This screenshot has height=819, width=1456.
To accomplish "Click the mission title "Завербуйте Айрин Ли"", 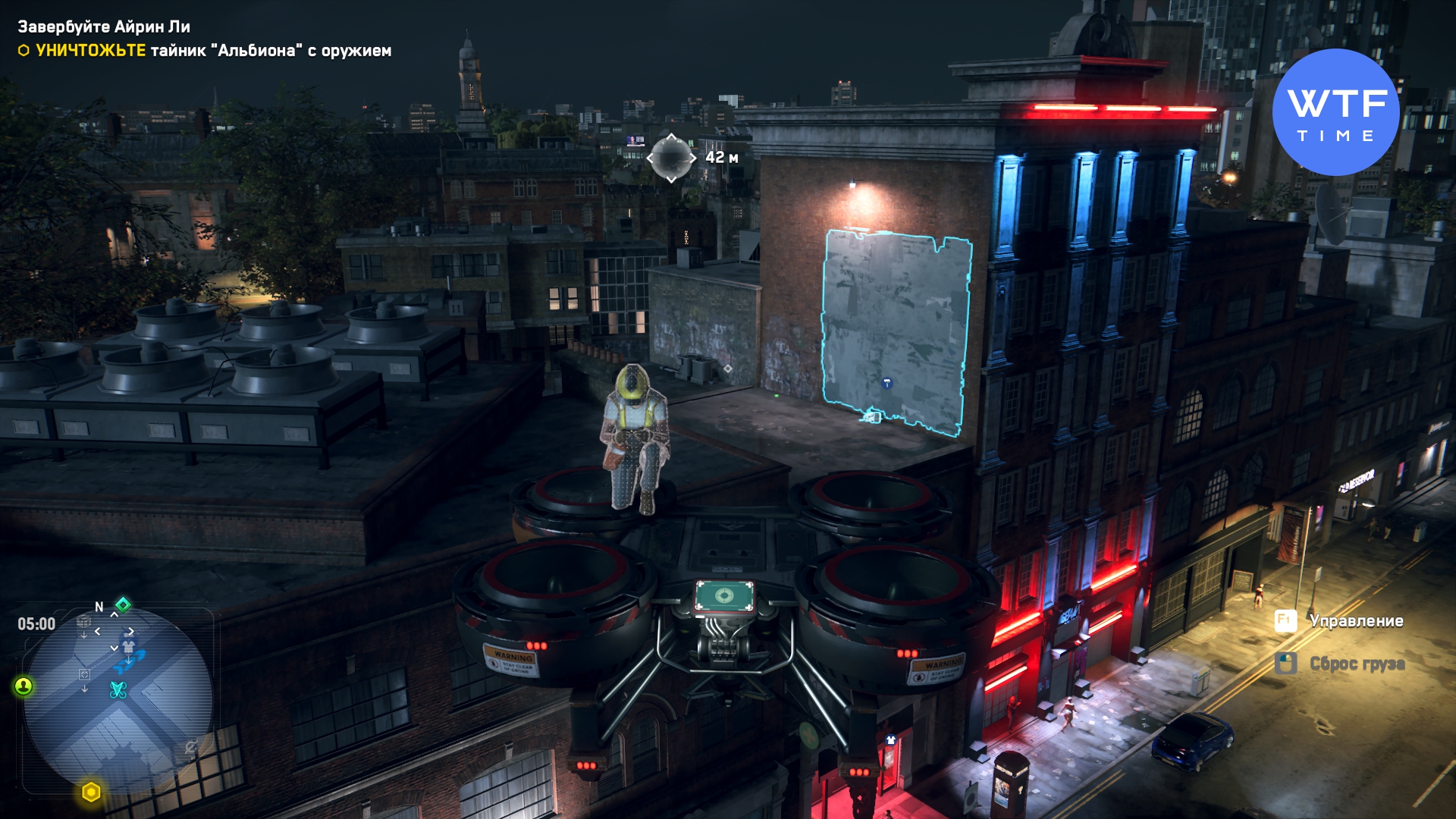I will (104, 27).
